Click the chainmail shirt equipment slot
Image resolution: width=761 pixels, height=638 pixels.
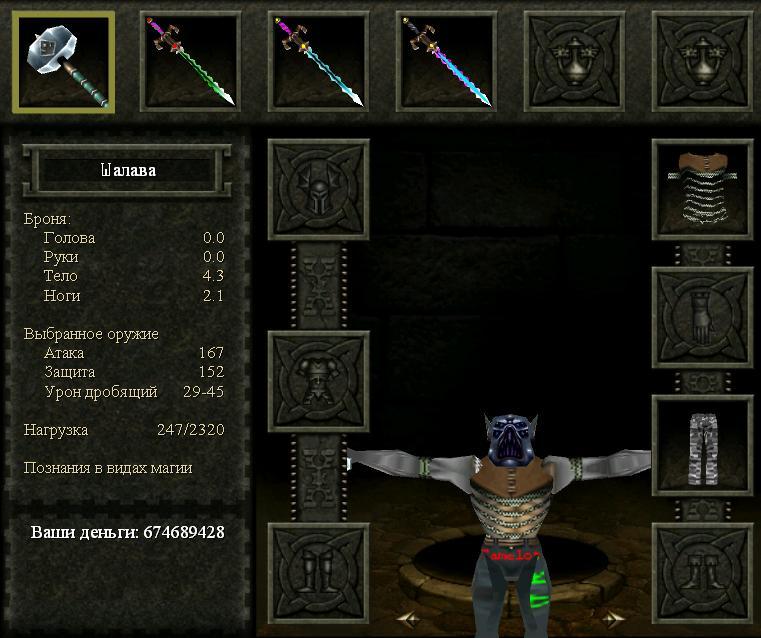tap(702, 189)
